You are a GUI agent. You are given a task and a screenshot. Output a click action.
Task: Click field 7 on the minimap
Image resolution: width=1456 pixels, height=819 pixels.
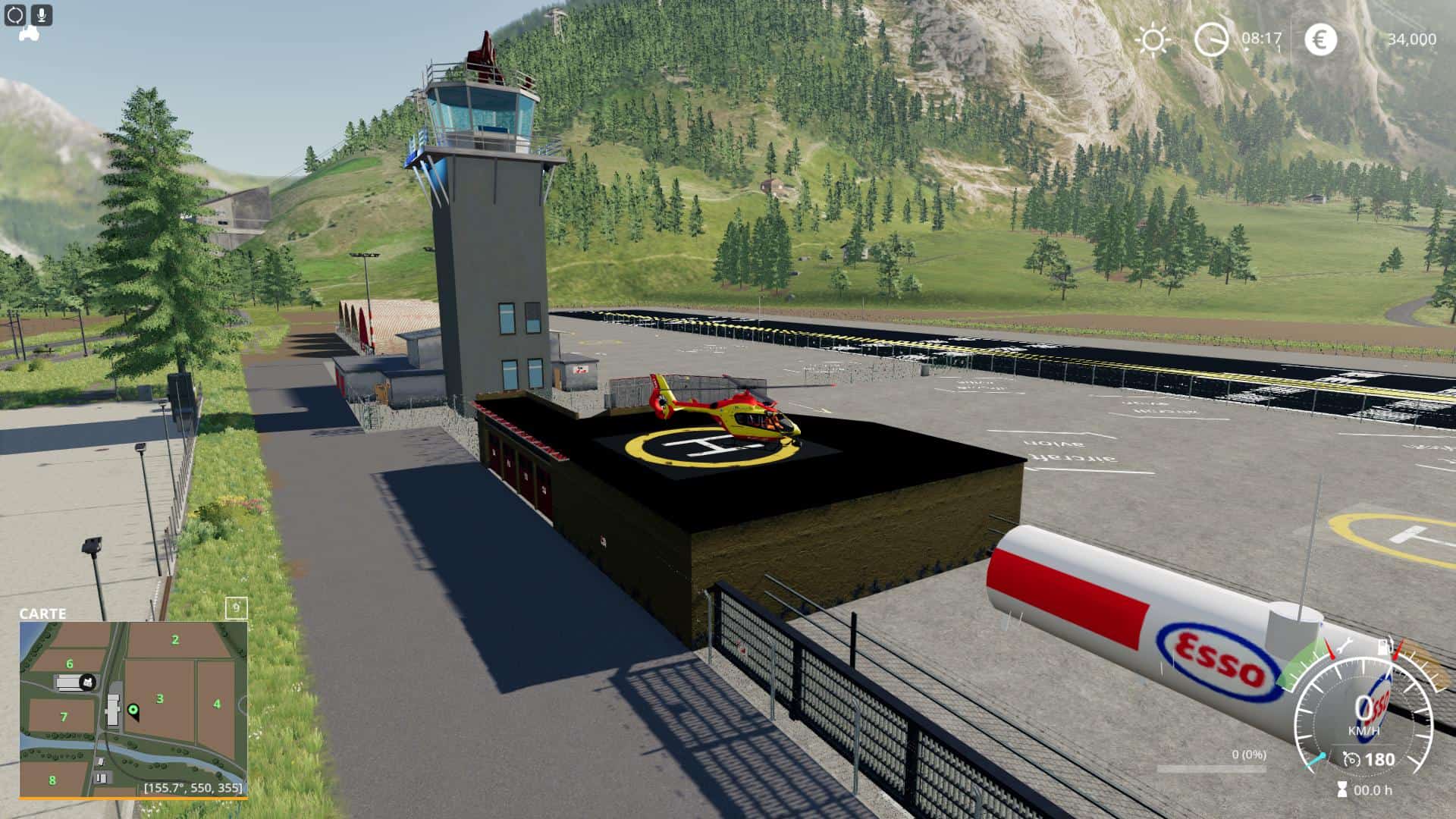pyautogui.click(x=64, y=717)
